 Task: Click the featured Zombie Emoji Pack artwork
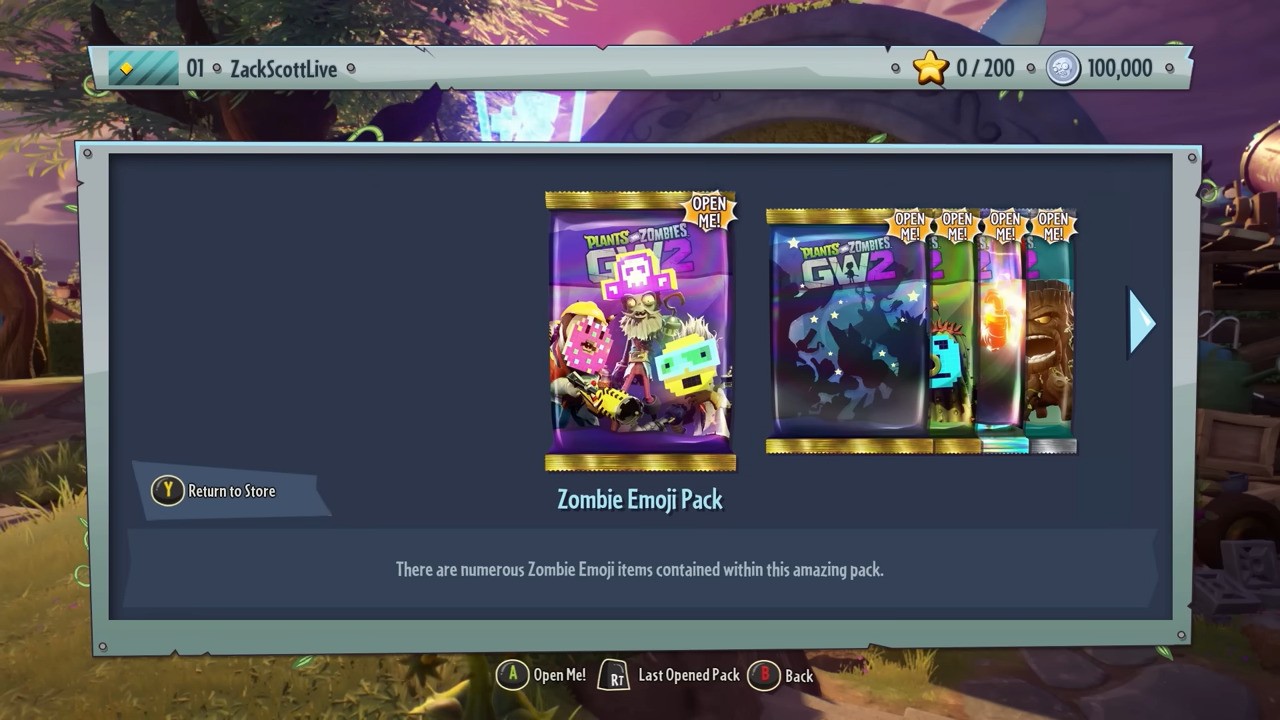640,330
